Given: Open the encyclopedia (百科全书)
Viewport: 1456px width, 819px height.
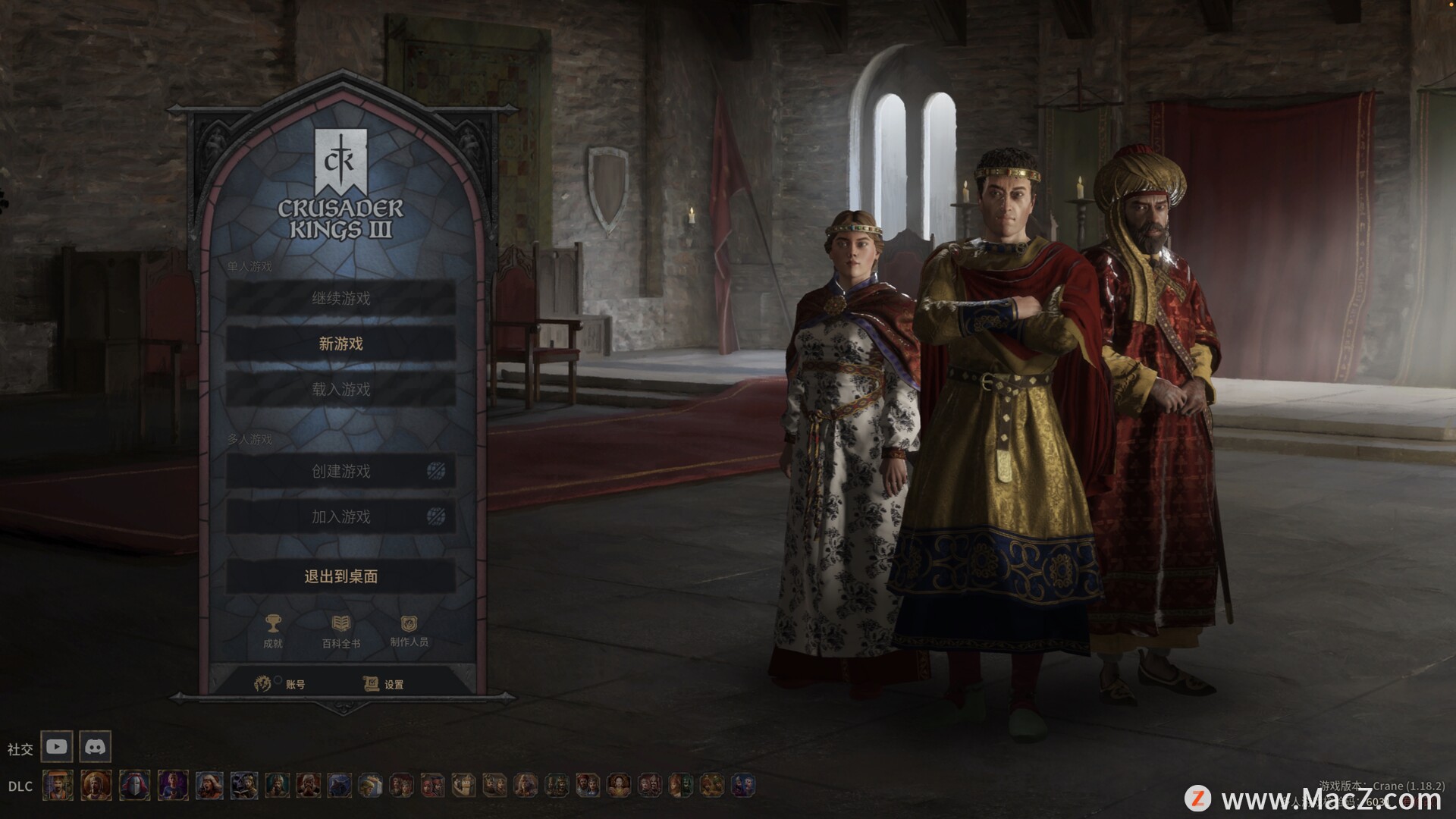Looking at the screenshot, I should click(341, 625).
